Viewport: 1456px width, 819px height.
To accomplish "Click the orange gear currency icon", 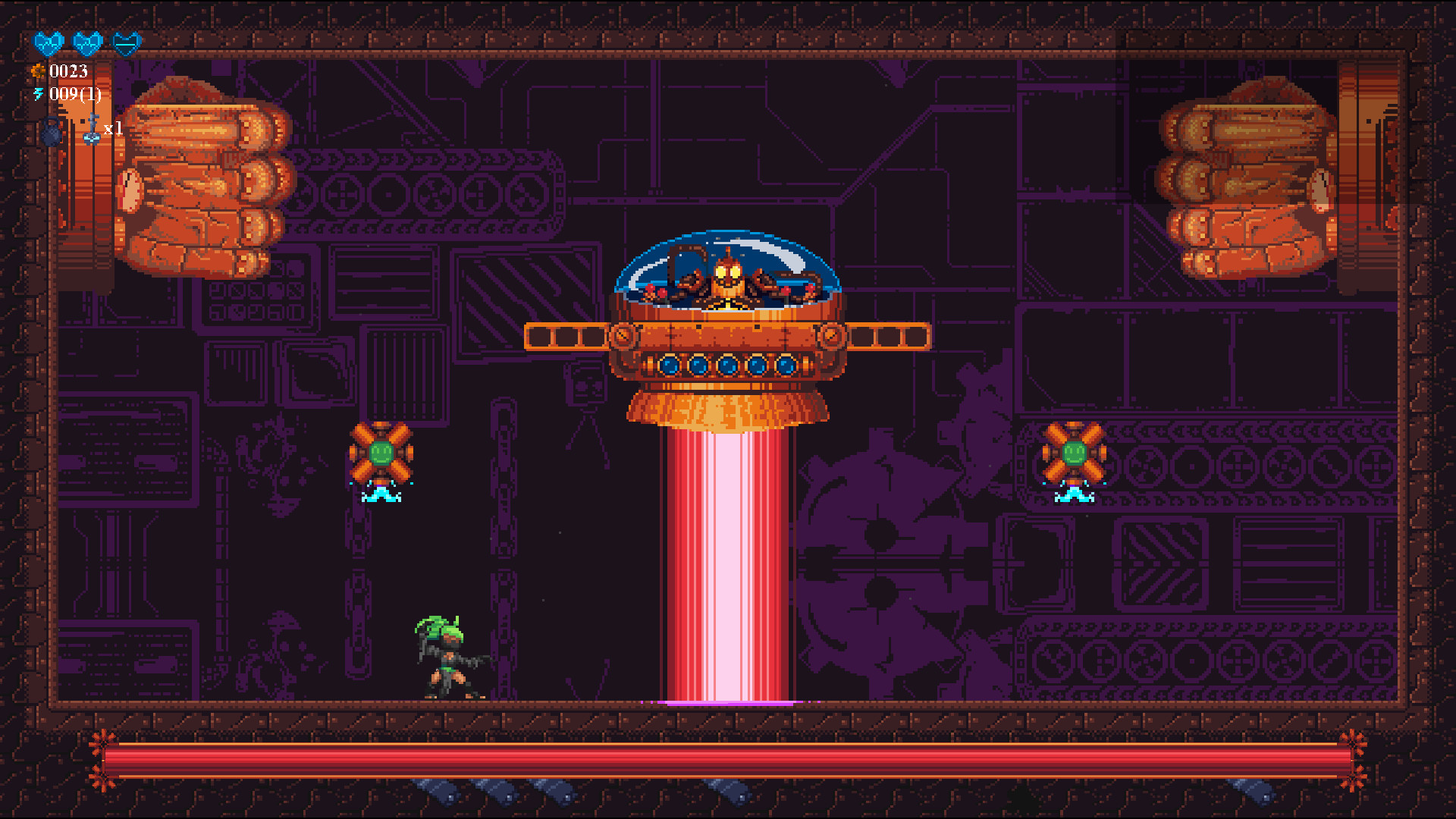I will tap(38, 71).
